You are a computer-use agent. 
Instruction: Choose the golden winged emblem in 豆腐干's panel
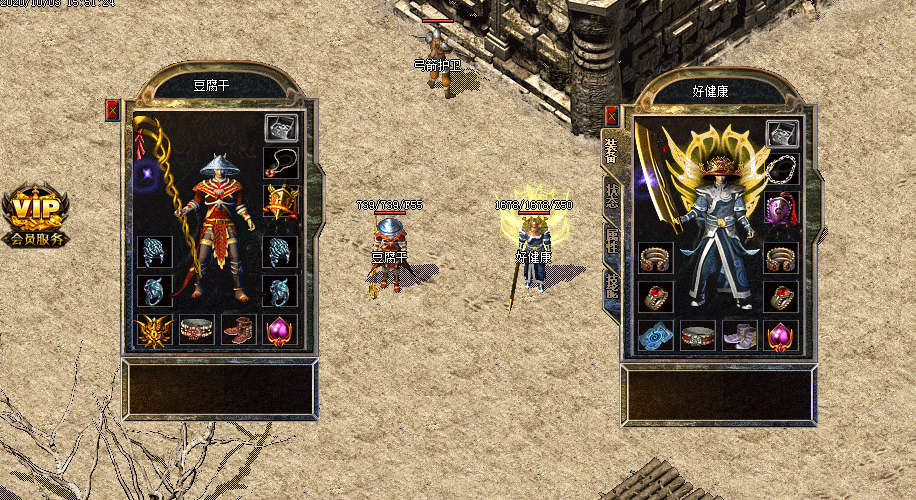pos(154,331)
